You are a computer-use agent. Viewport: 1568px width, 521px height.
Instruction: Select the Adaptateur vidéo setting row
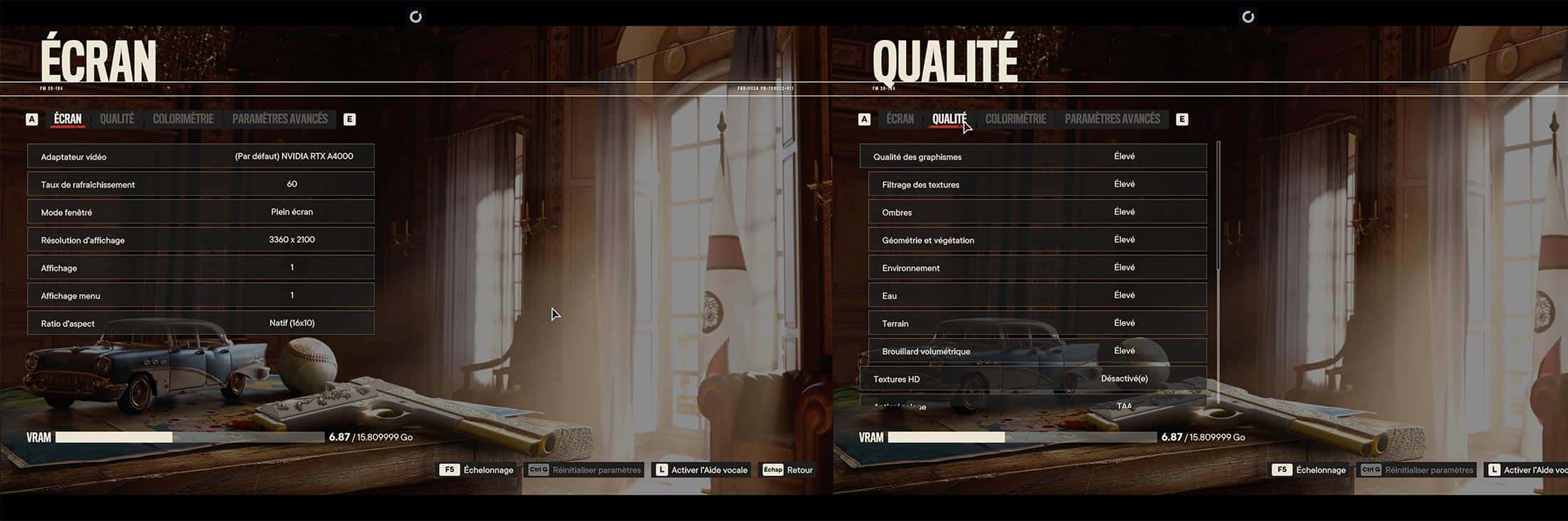[200, 156]
